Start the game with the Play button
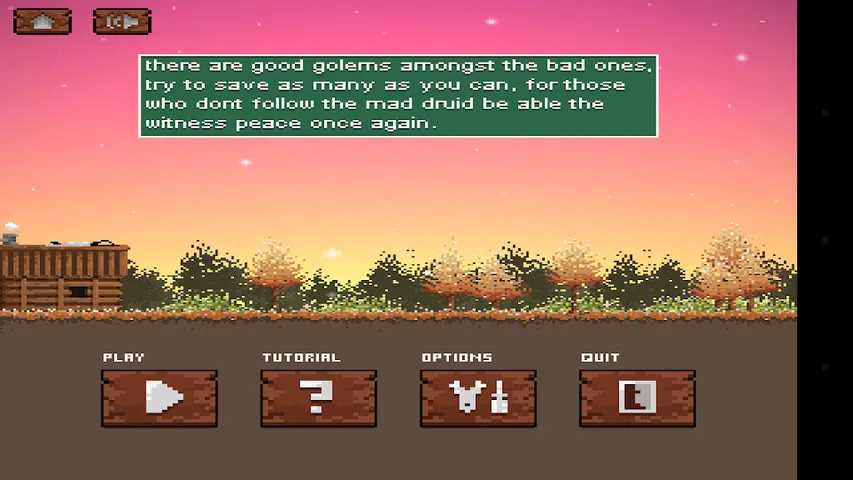 159,398
